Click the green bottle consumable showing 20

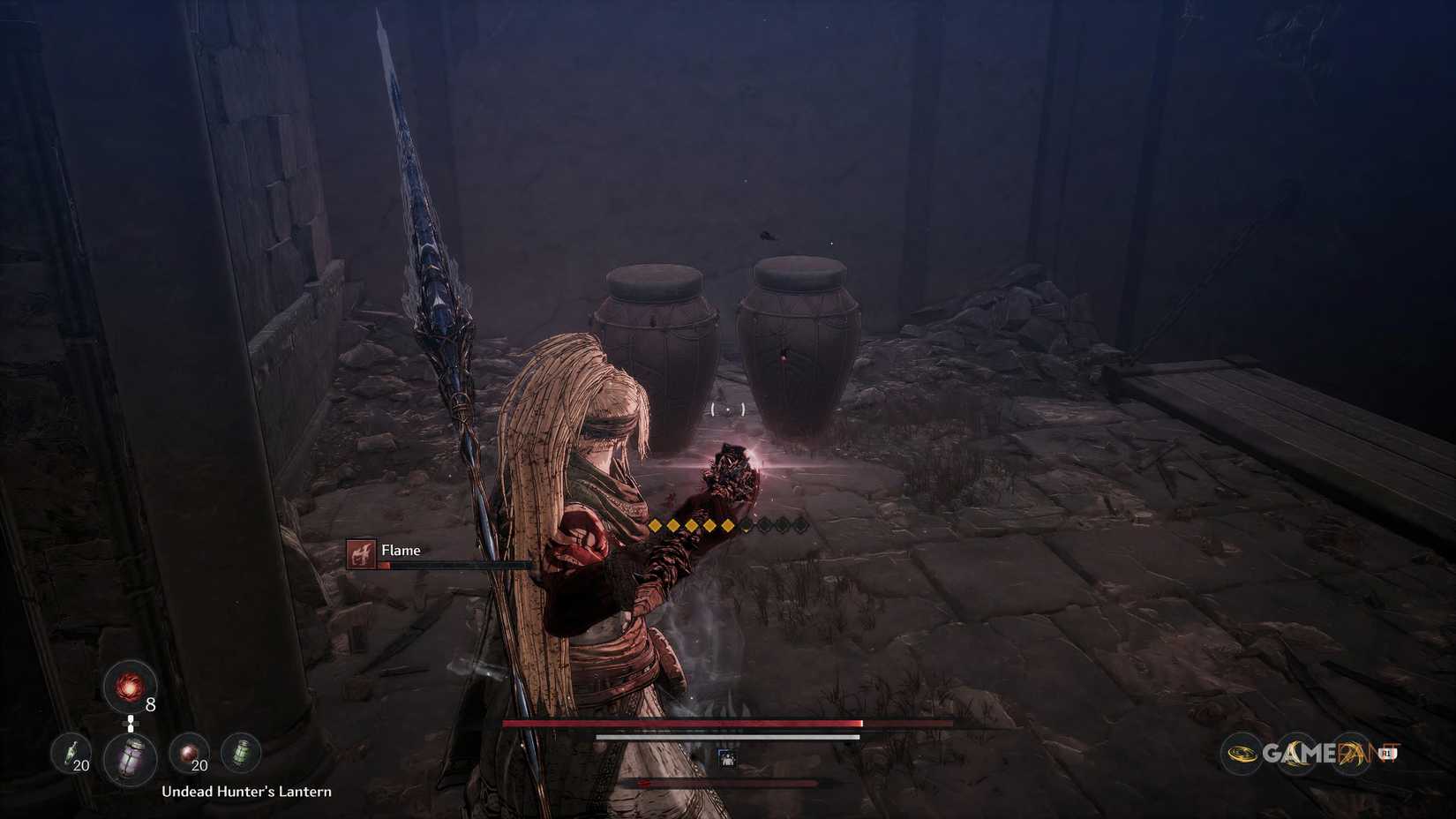(x=72, y=752)
